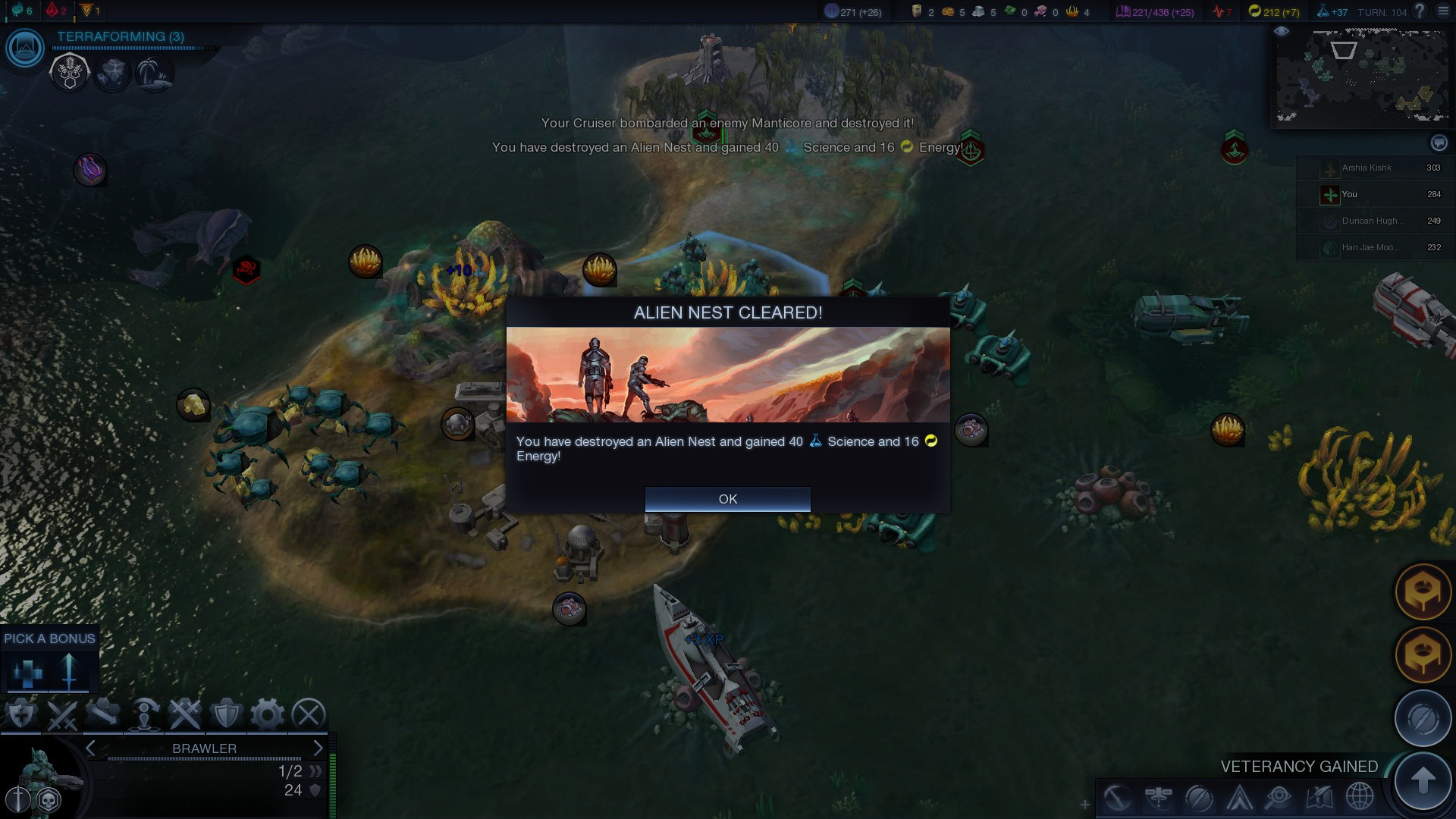Image resolution: width=1456 pixels, height=819 pixels.
Task: Pick the upward sword veterancy bonus
Action: click(69, 672)
